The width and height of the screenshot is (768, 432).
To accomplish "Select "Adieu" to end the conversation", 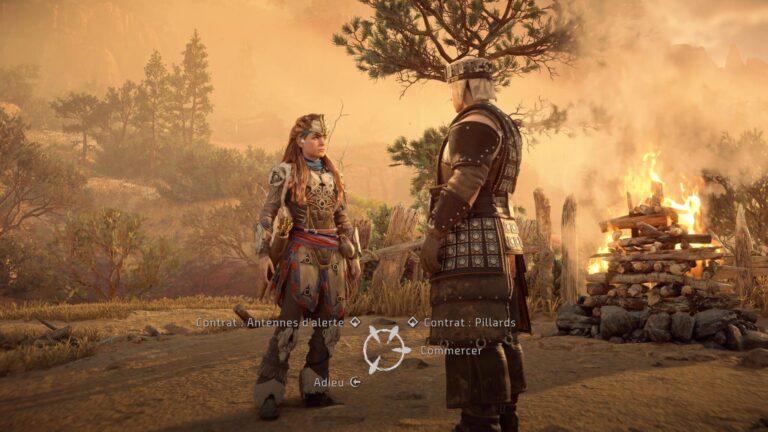I will (329, 381).
